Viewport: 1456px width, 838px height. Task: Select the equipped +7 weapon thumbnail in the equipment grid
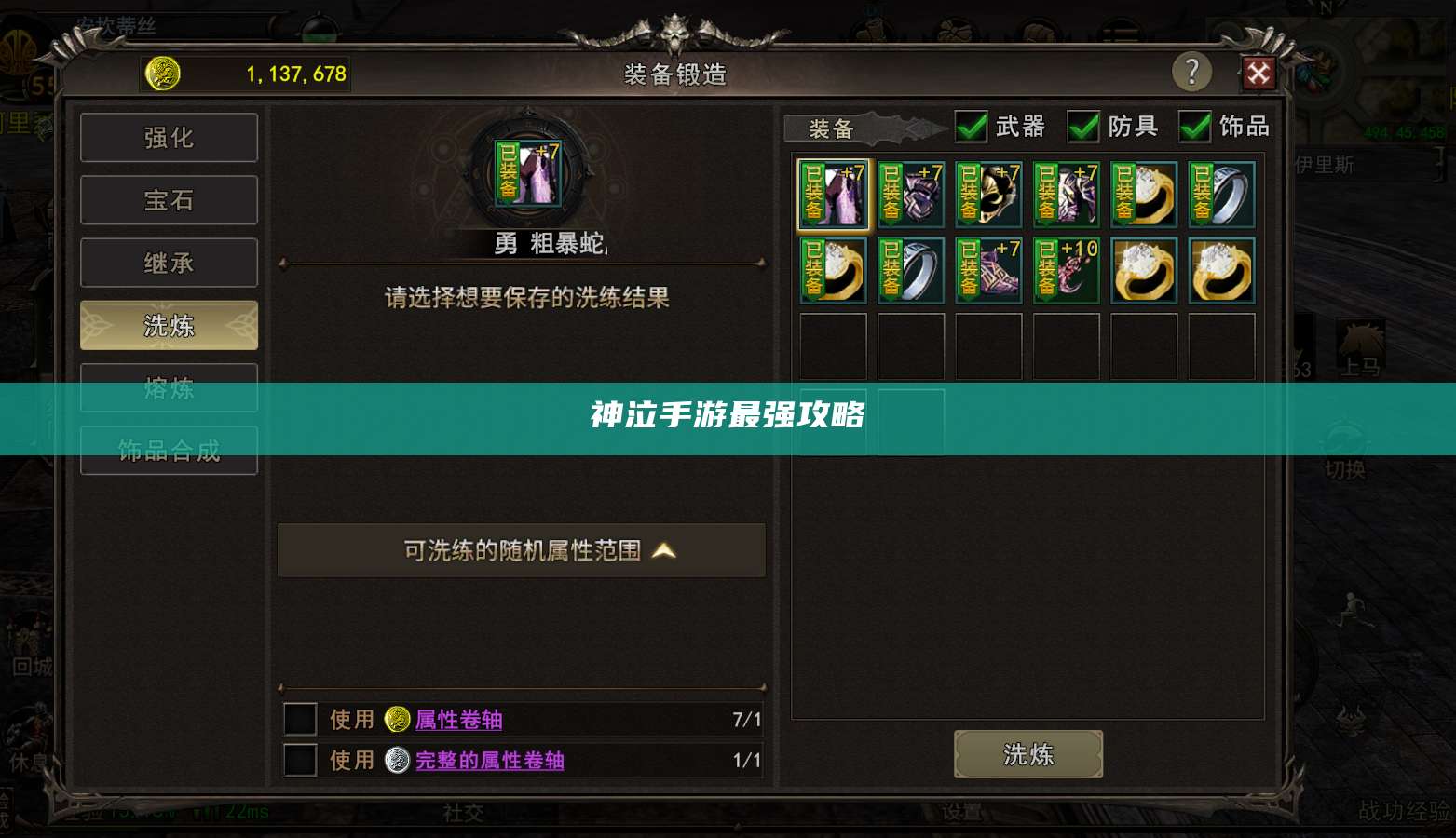pos(832,195)
